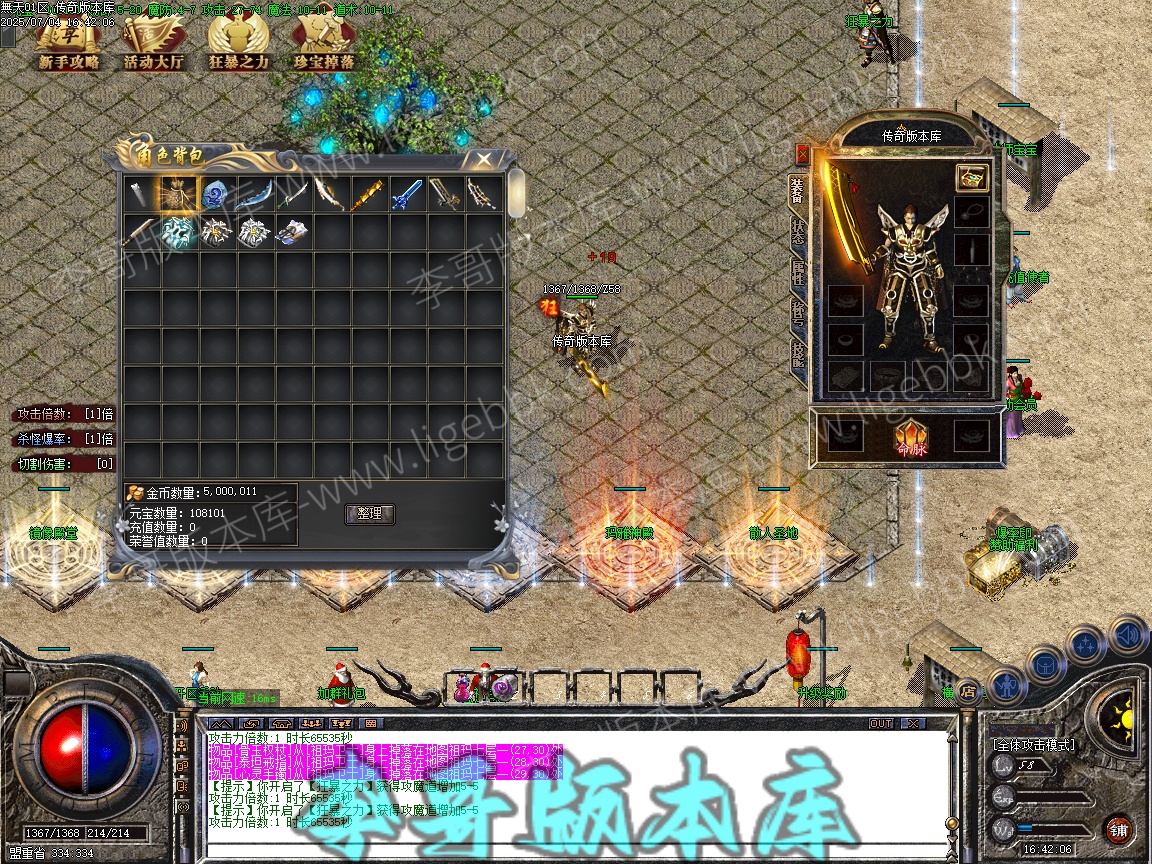
Task: Open the 珍宝掉落 treasure drops menu
Action: pyautogui.click(x=323, y=43)
